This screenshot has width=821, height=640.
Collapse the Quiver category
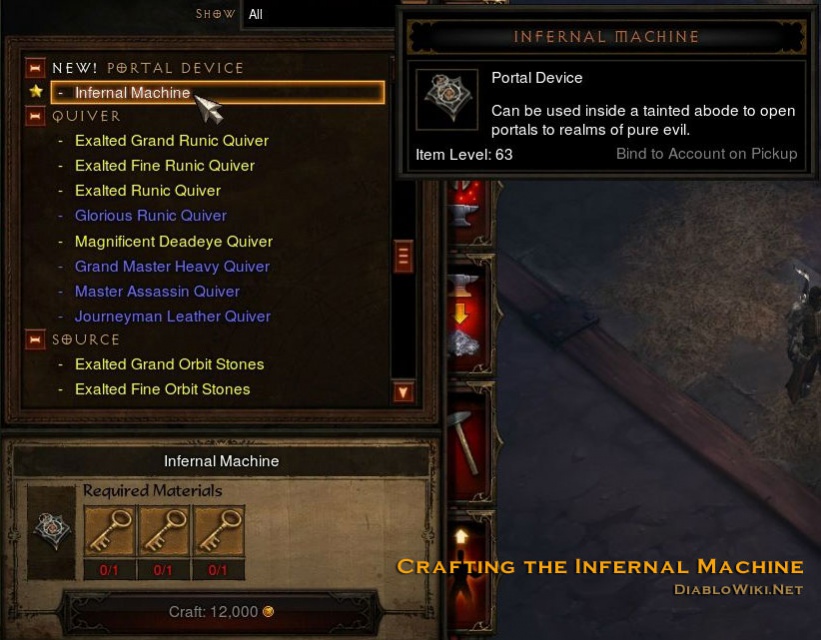point(36,116)
